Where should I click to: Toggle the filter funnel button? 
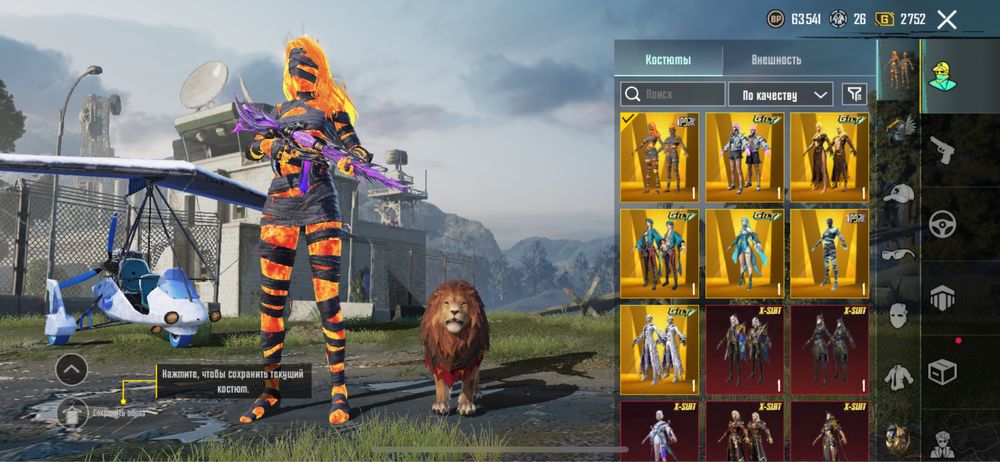[854, 94]
